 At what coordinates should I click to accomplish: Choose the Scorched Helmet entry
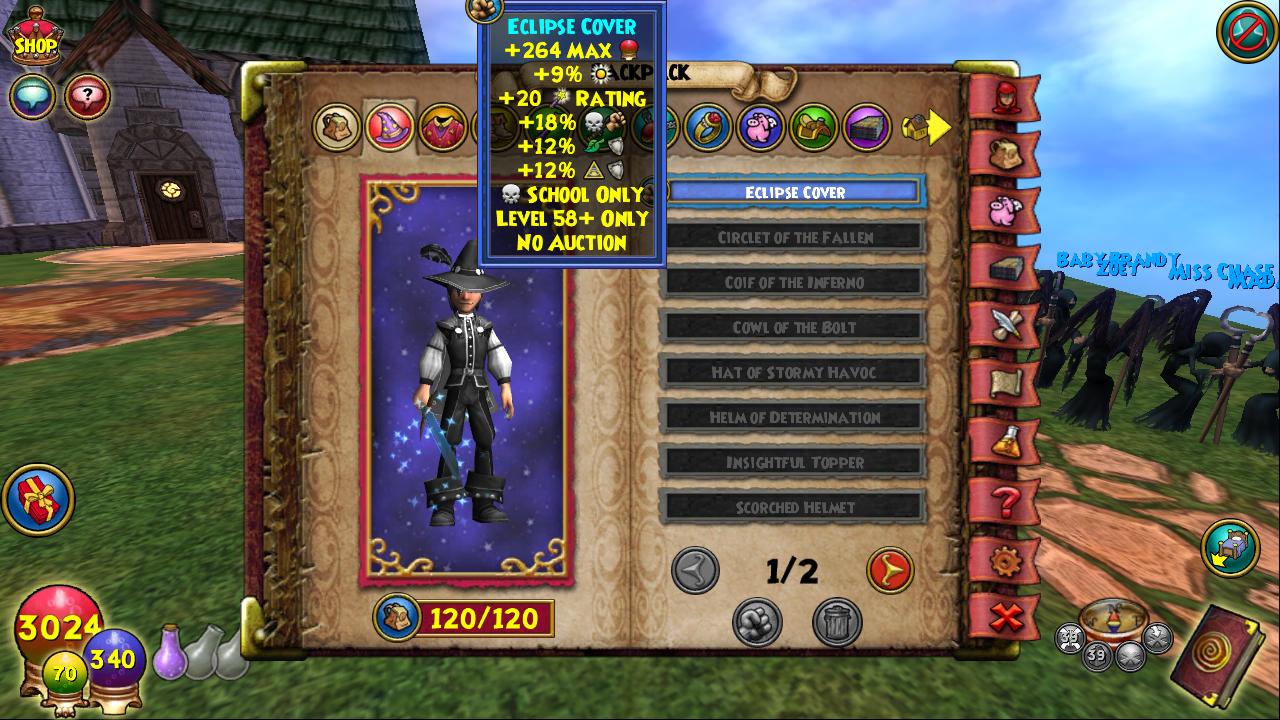point(795,507)
